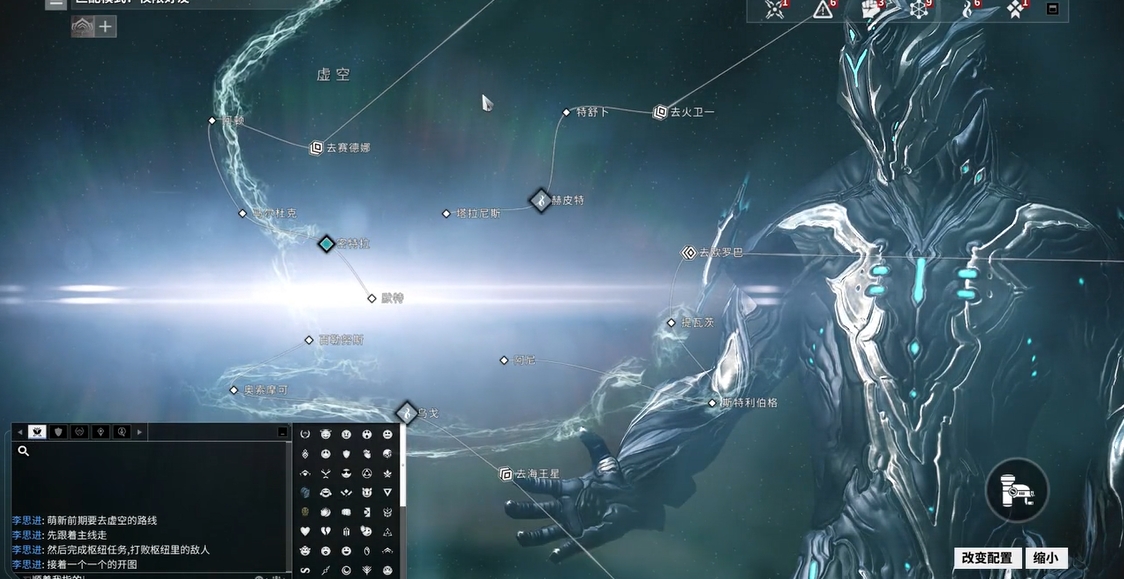Click the 改变配置 loadout button

click(986, 558)
